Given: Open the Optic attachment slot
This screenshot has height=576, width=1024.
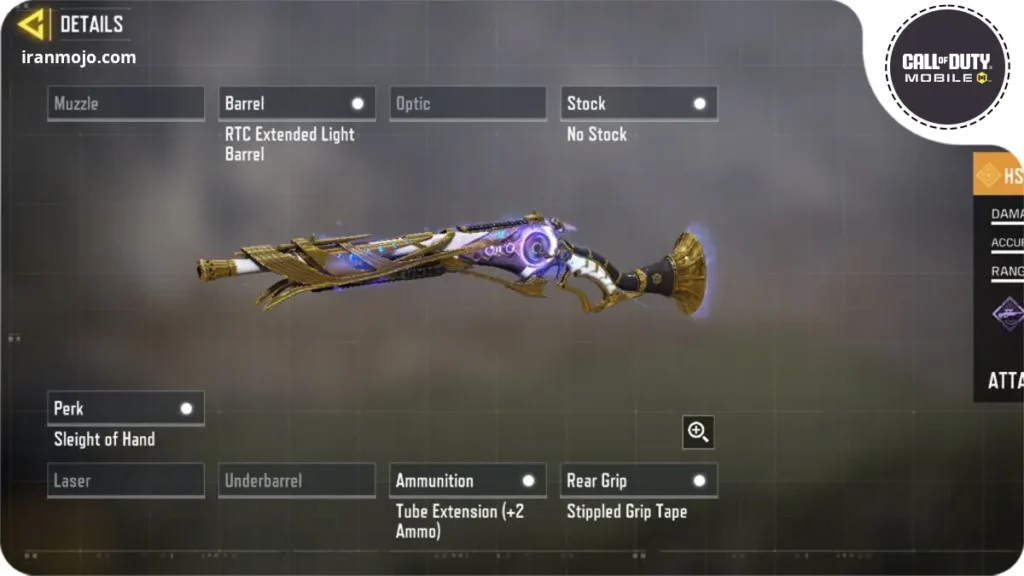Looking at the screenshot, I should 468,104.
